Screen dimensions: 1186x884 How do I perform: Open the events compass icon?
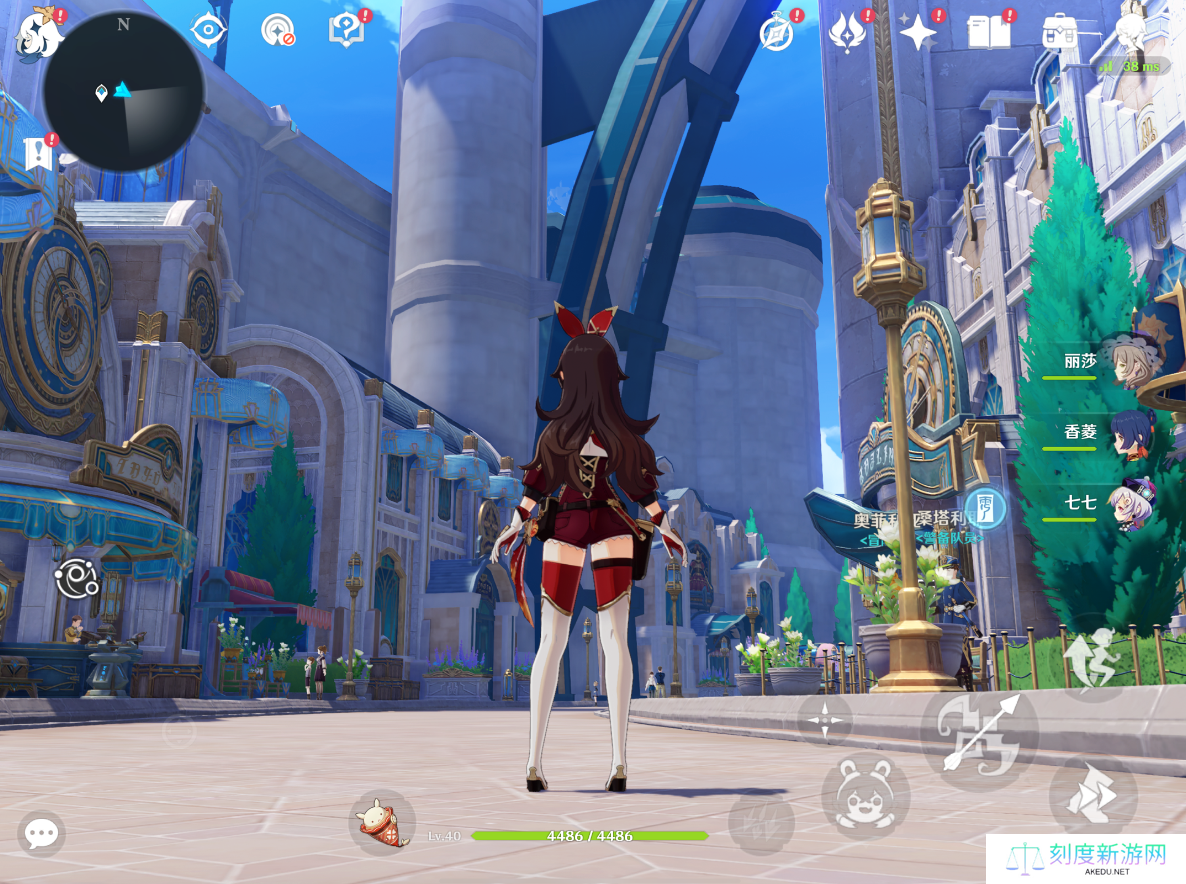[x=776, y=33]
